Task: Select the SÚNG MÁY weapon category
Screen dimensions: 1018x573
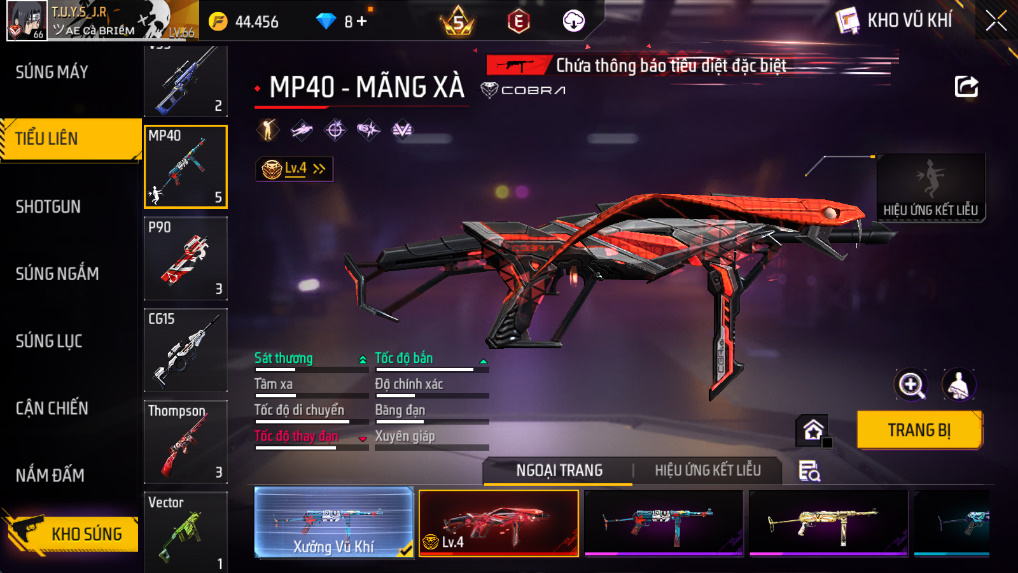Action: pos(52,72)
